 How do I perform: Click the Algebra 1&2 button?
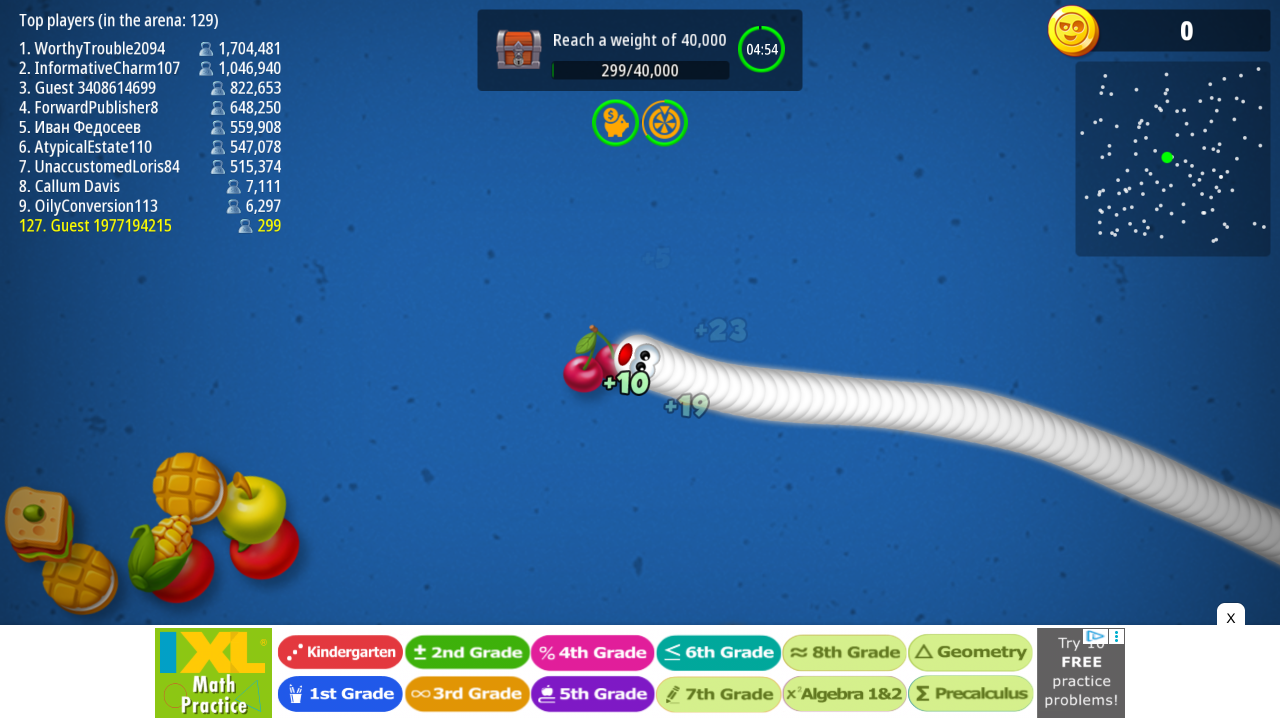(844, 693)
